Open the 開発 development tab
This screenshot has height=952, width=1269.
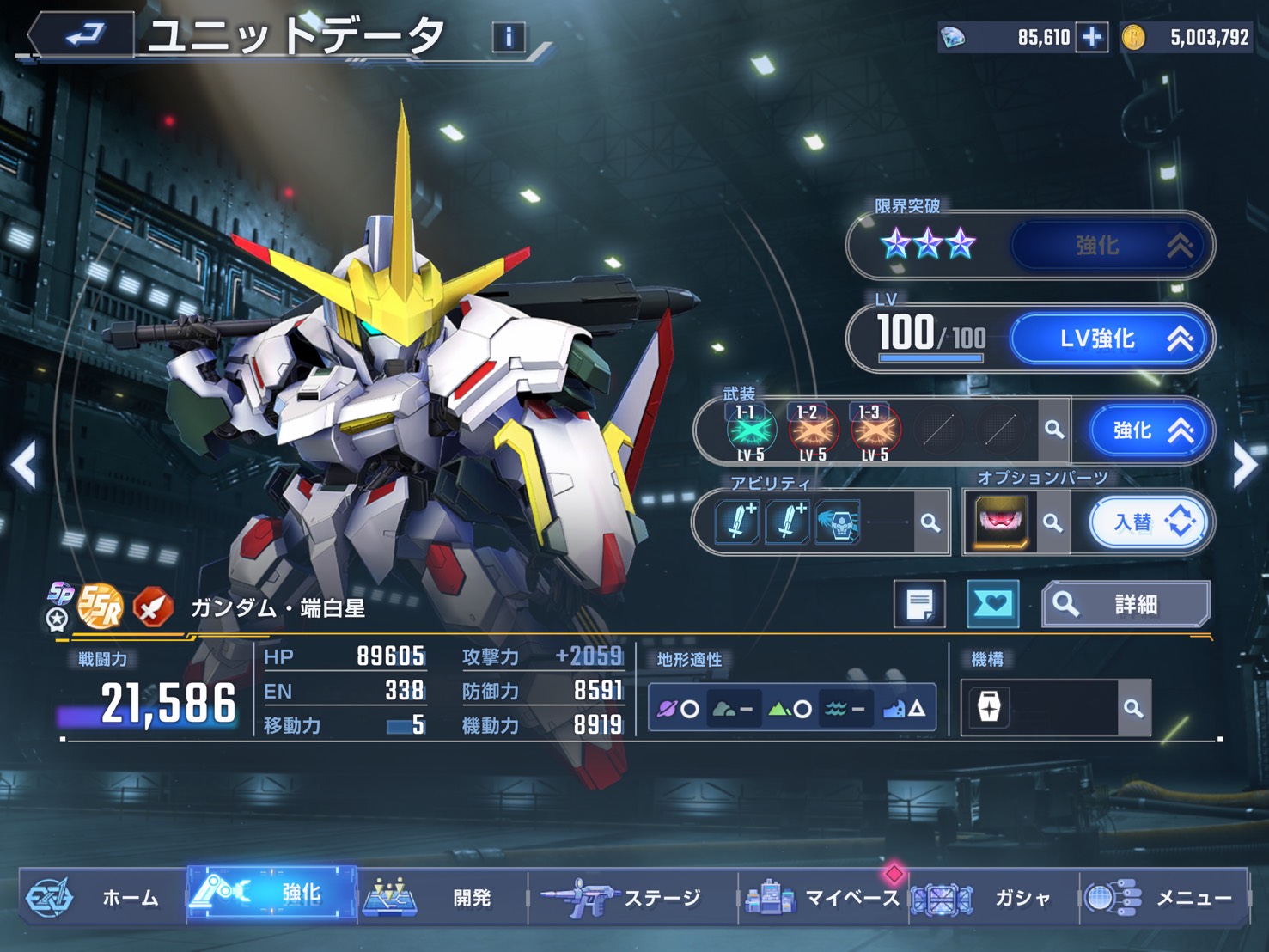[442, 897]
